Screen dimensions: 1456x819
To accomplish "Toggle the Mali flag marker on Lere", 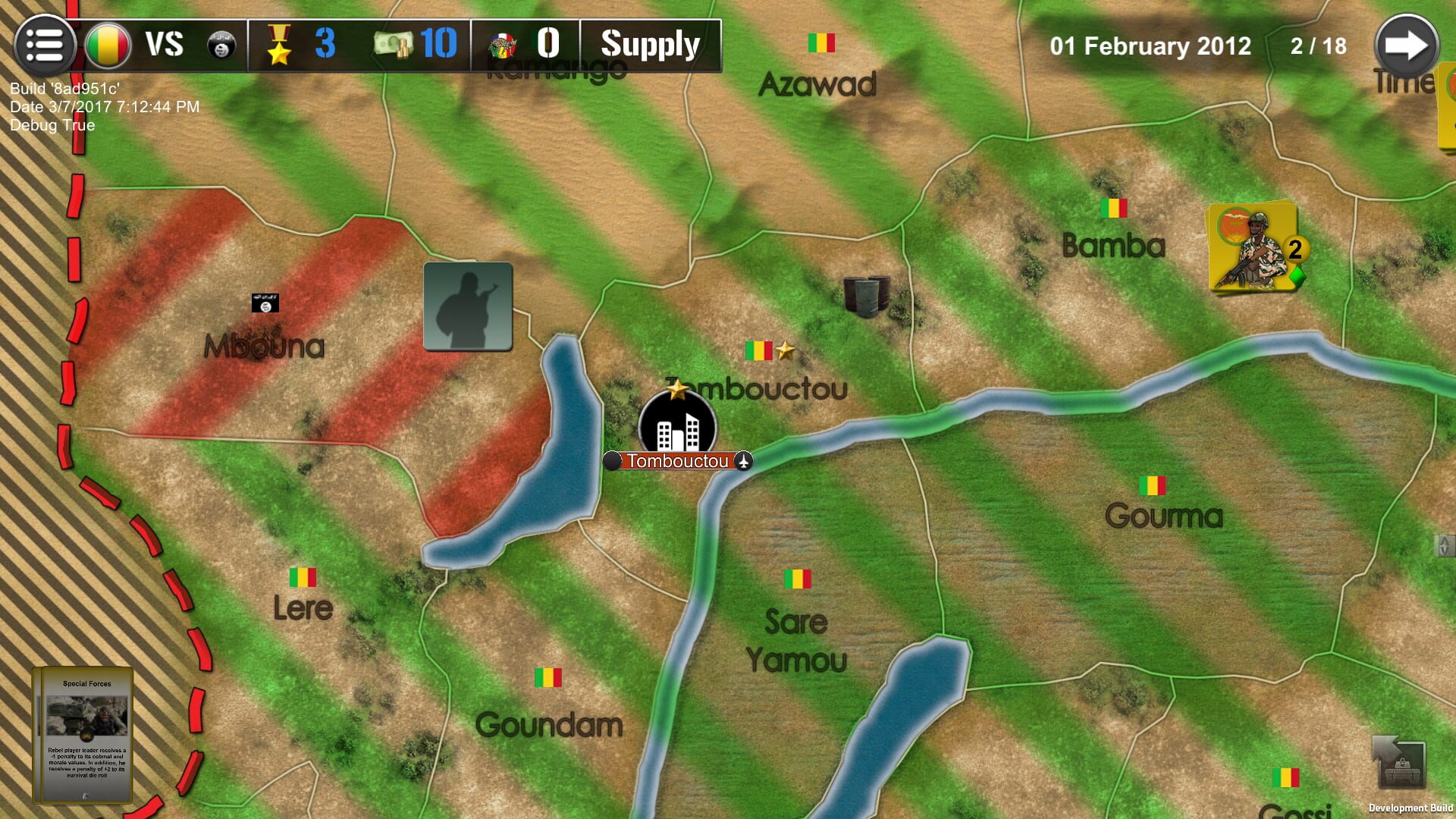I will 303,576.
